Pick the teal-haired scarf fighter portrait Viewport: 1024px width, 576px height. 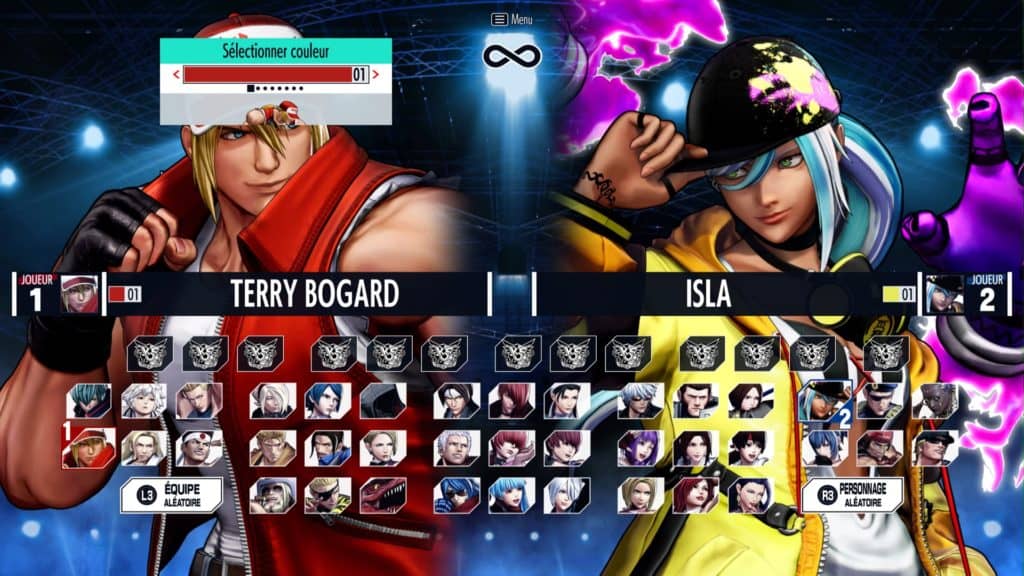click(89, 400)
